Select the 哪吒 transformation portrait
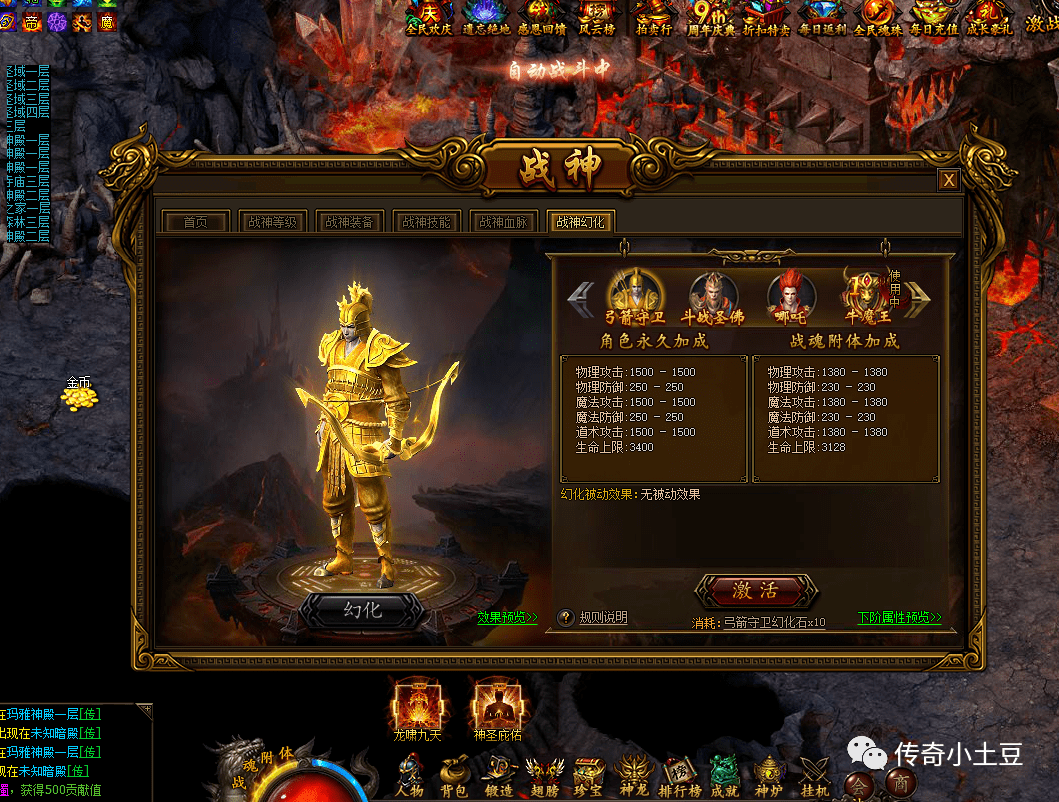1059x802 pixels. click(x=791, y=295)
